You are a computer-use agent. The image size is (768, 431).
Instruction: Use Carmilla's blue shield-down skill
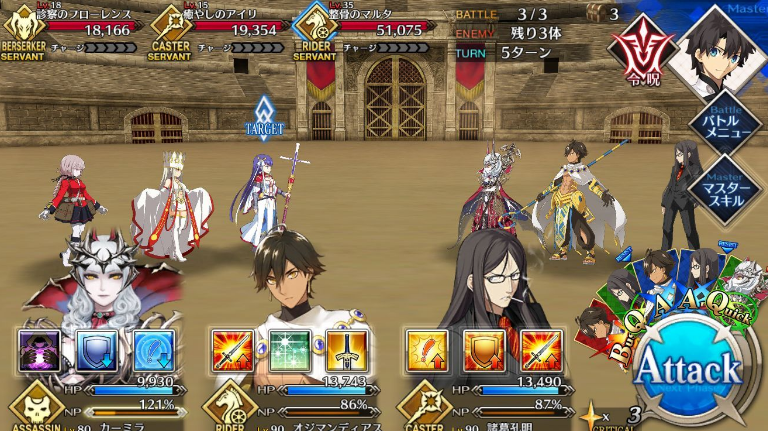point(97,350)
